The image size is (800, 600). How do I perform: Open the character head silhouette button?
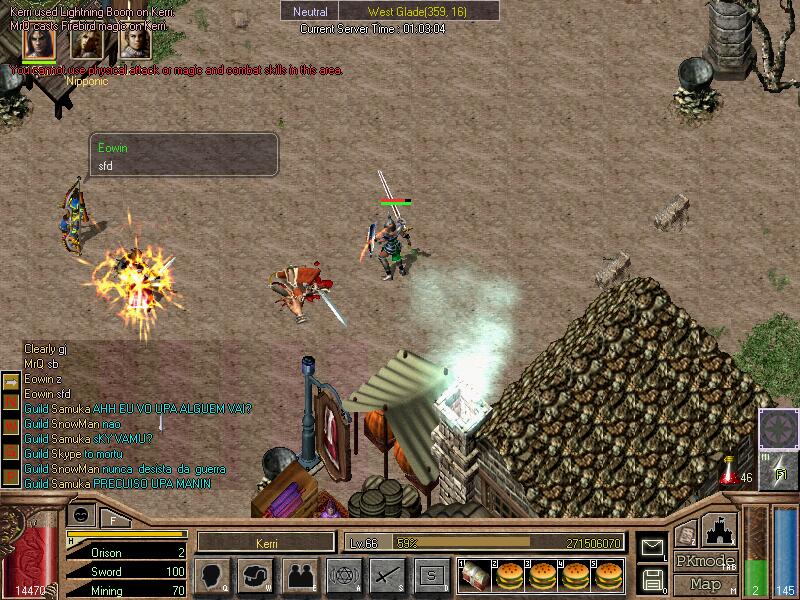[213, 575]
